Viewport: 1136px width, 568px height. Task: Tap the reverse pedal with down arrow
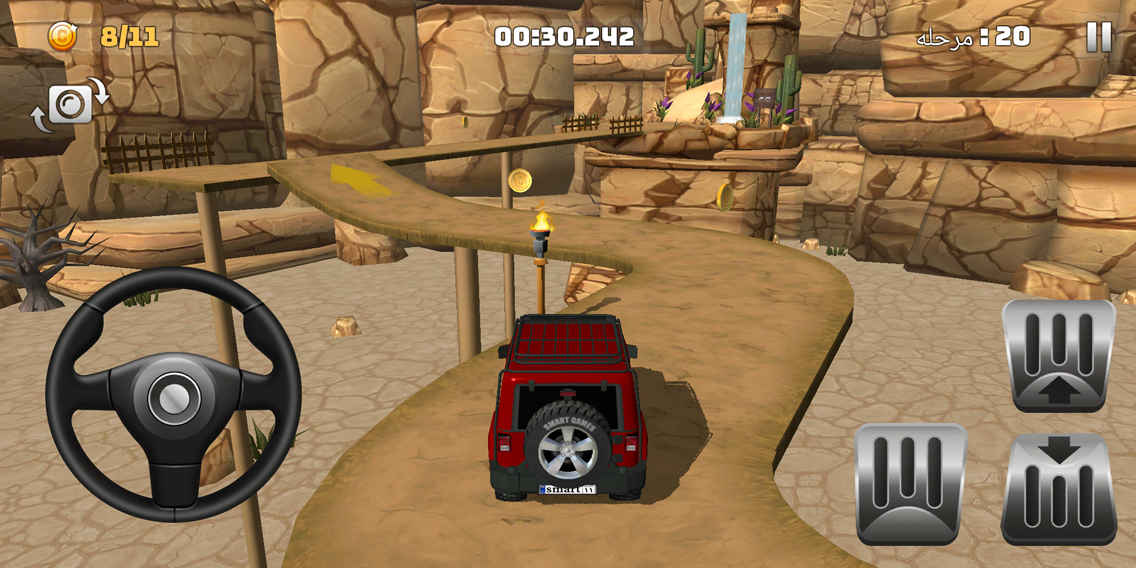[x=1058, y=490]
